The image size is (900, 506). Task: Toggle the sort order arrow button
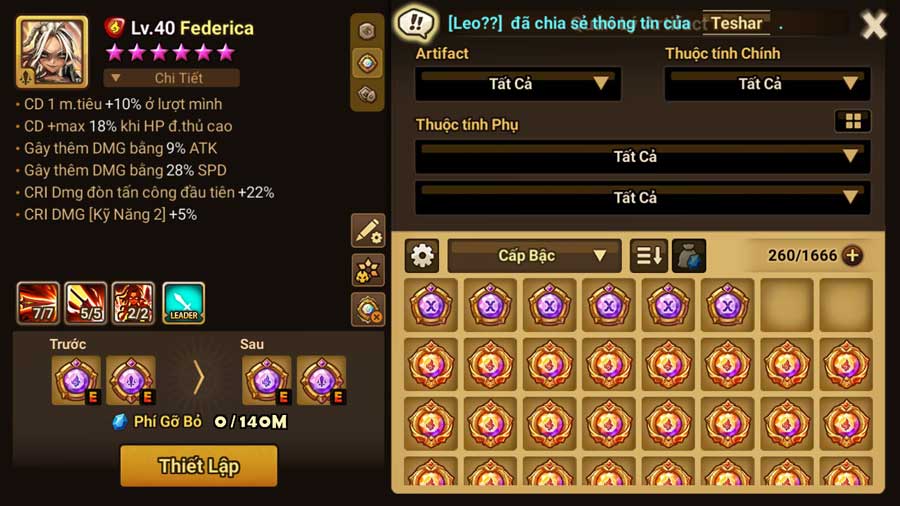648,256
